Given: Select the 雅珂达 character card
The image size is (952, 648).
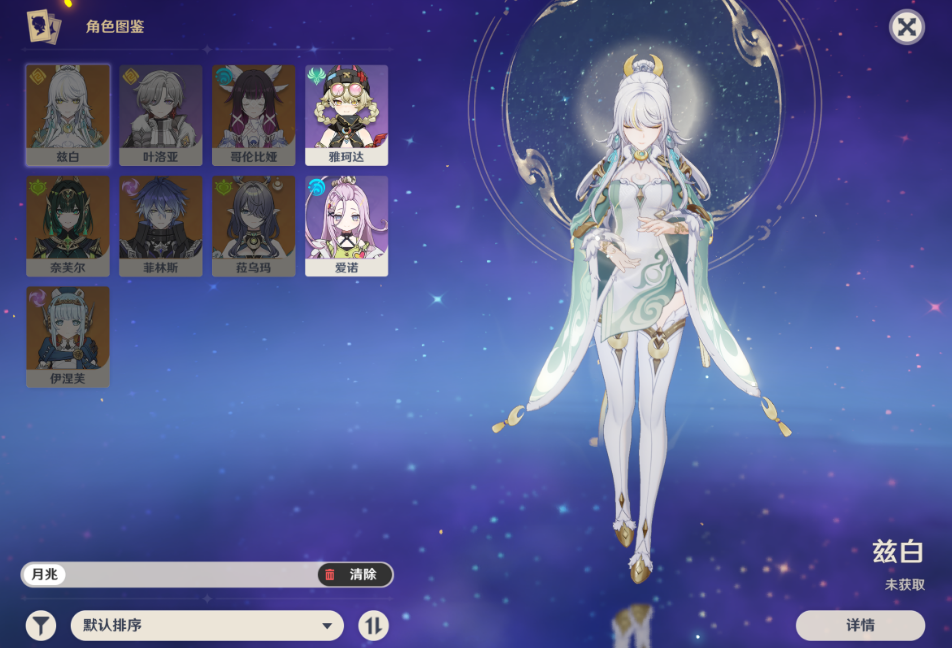Looking at the screenshot, I should [346, 114].
